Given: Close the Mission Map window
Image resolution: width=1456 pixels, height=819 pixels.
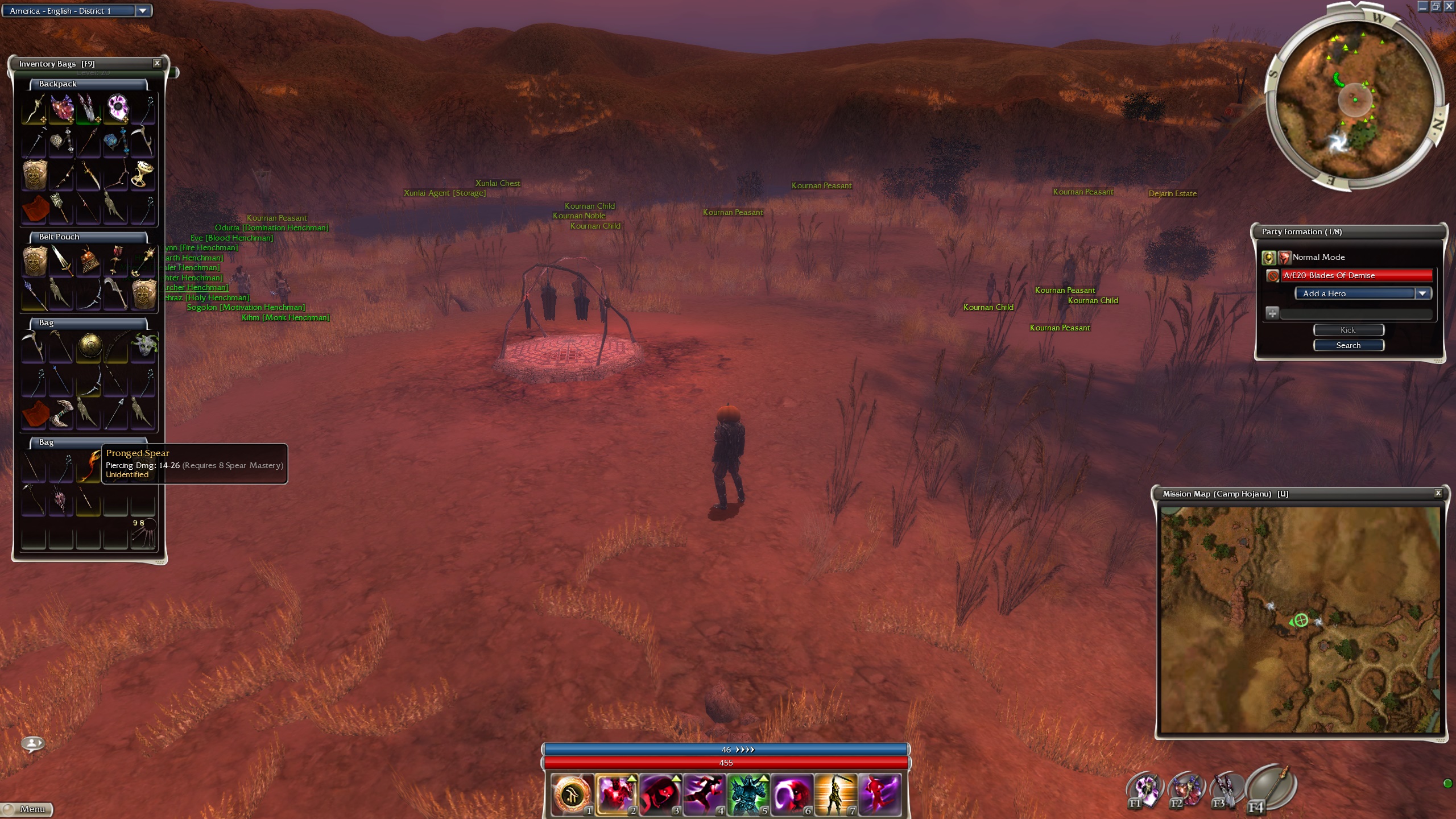Looking at the screenshot, I should [1438, 493].
